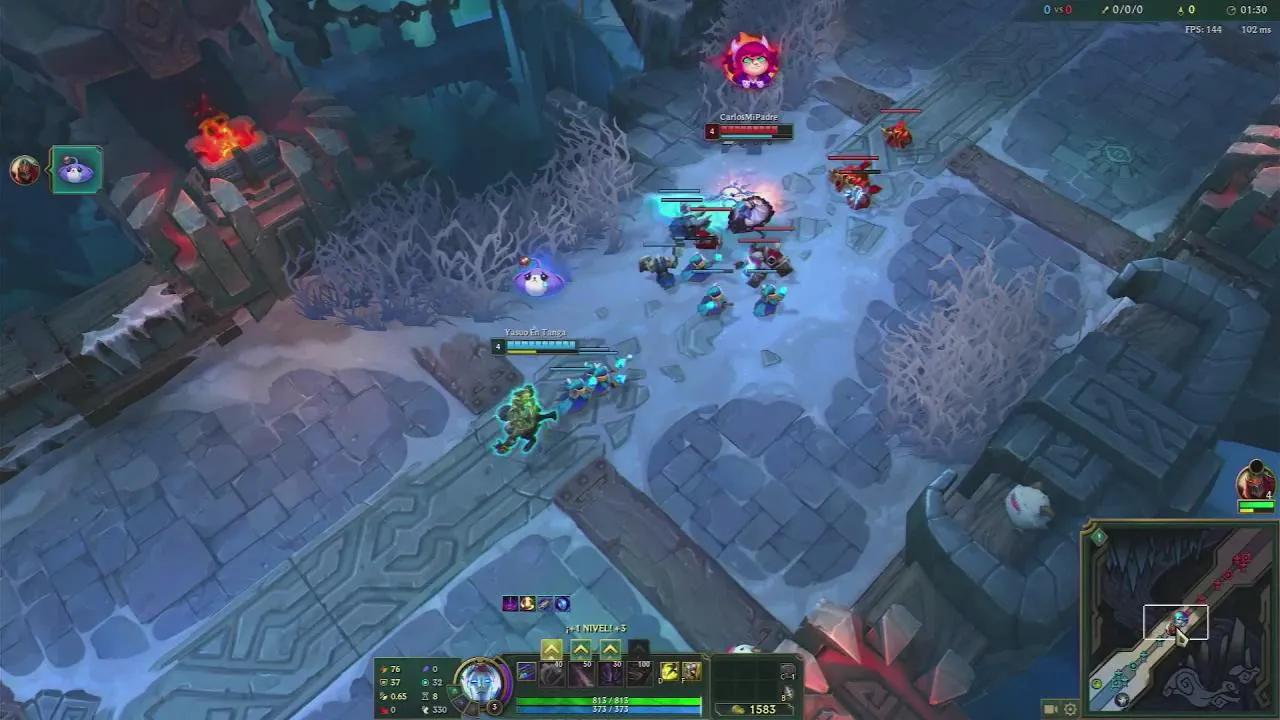Level up Q with the yellow chevron arrow
Viewport: 1280px width, 720px height.
coord(551,649)
